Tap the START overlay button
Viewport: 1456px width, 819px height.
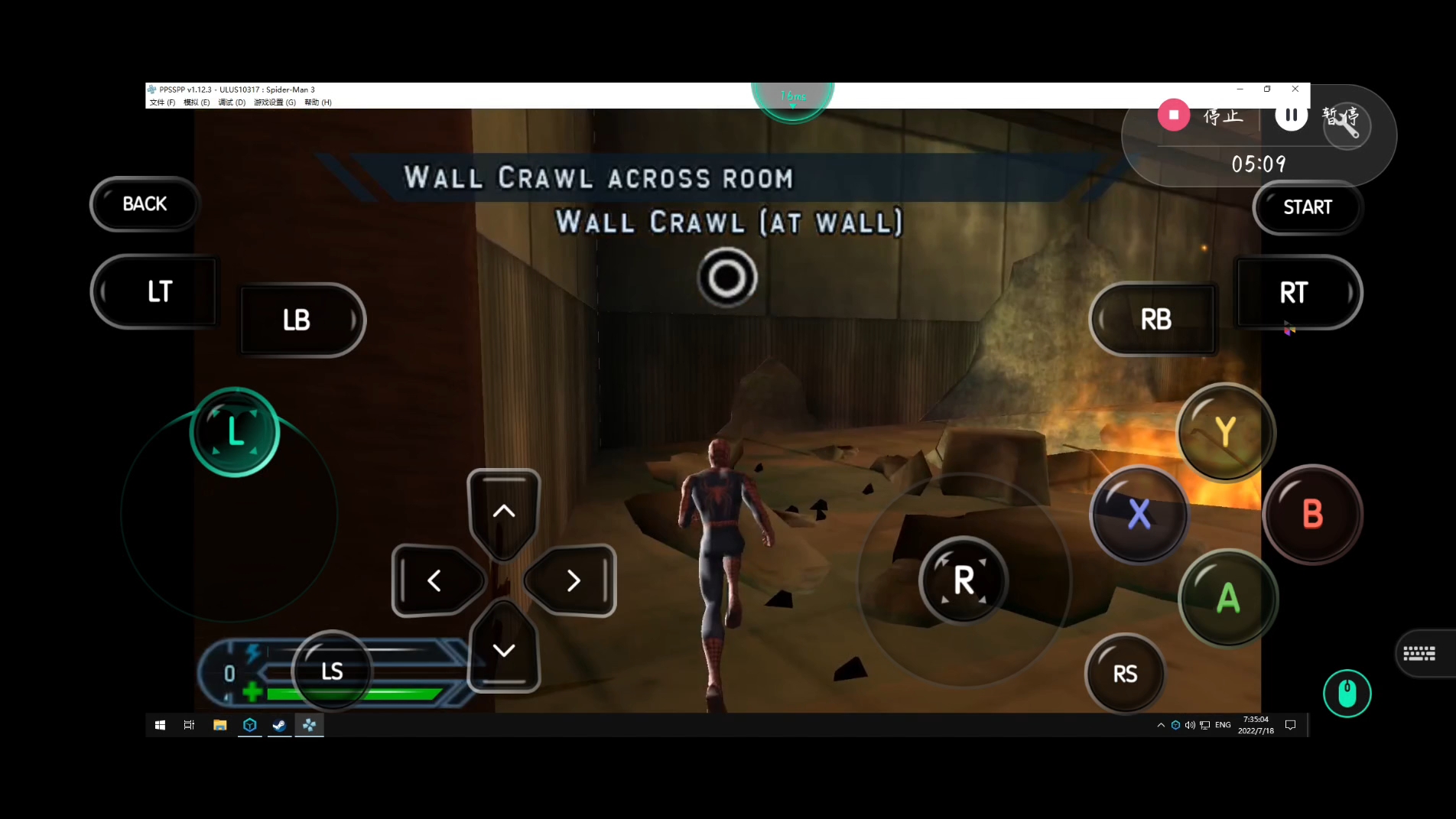pyautogui.click(x=1307, y=207)
